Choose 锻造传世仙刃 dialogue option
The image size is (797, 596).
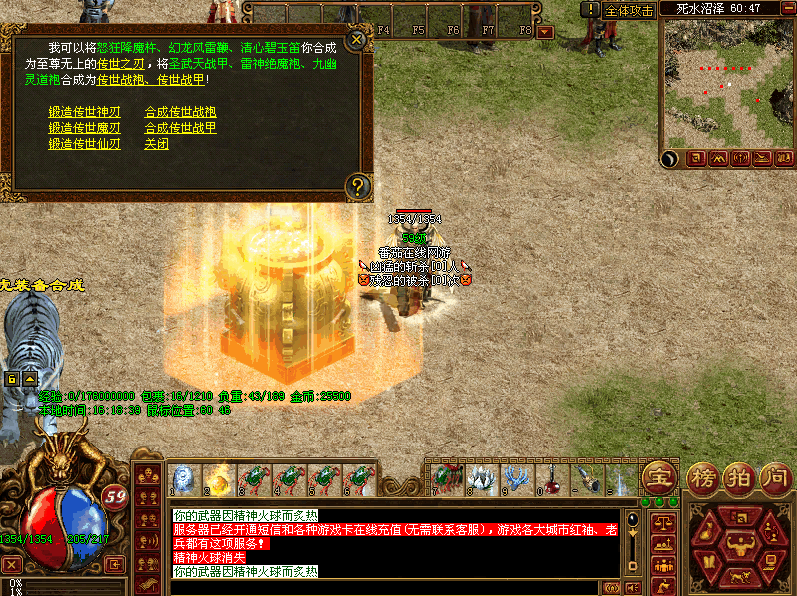[x=85, y=144]
